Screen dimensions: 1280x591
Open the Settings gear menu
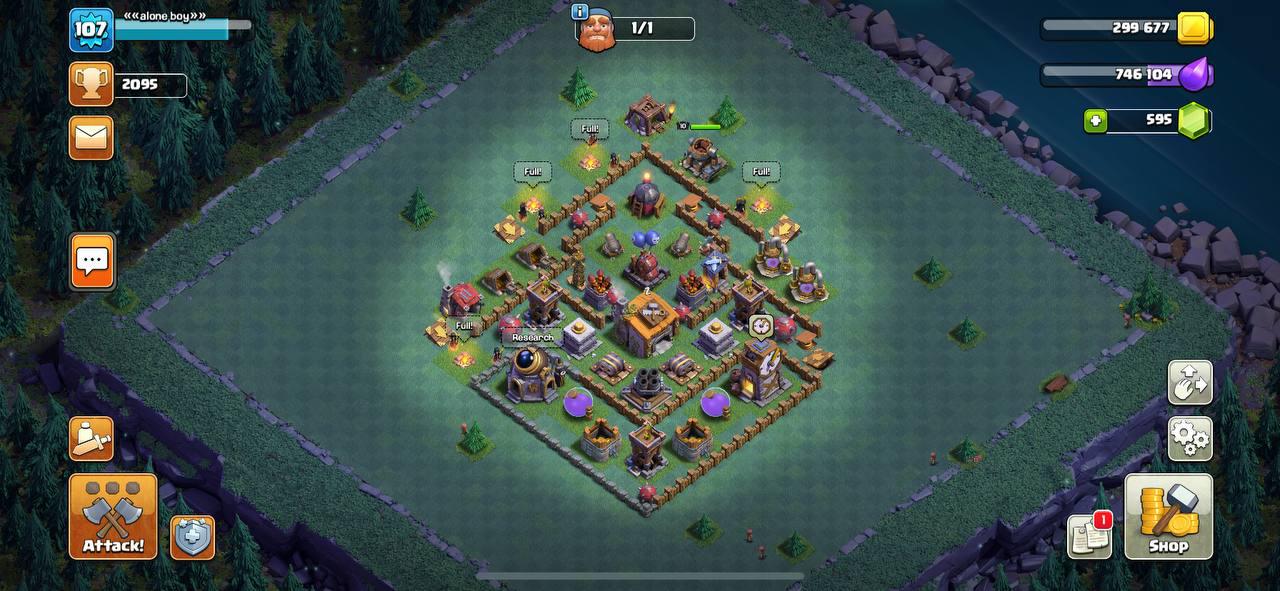tap(1190, 438)
